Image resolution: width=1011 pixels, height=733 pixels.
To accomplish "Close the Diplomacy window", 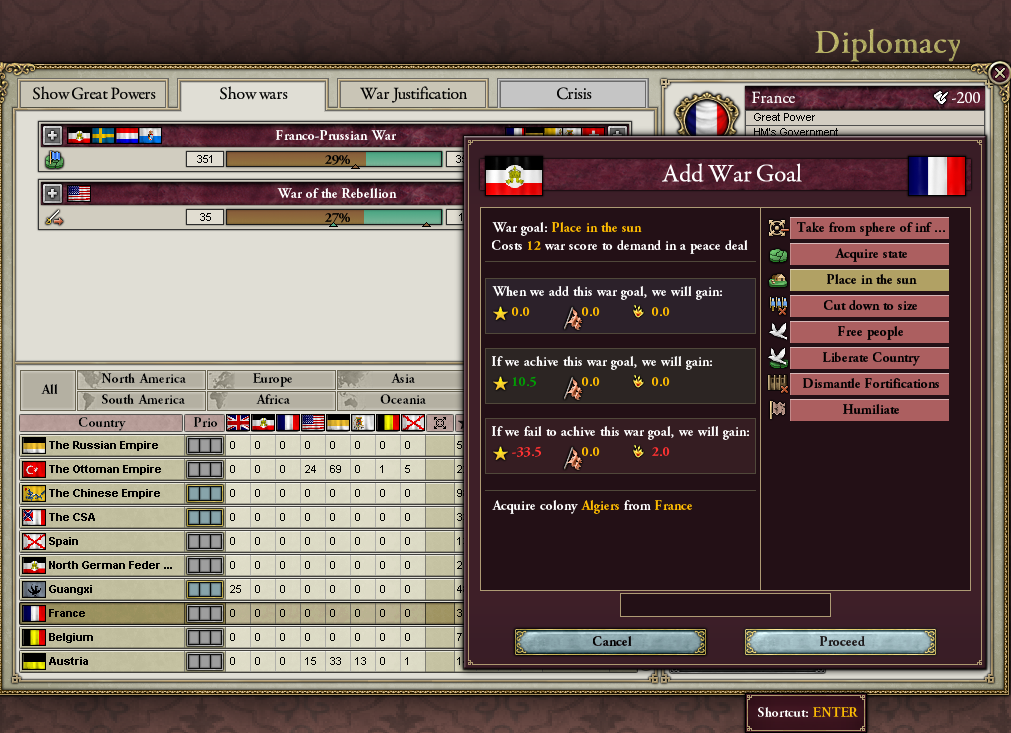I will point(999,72).
